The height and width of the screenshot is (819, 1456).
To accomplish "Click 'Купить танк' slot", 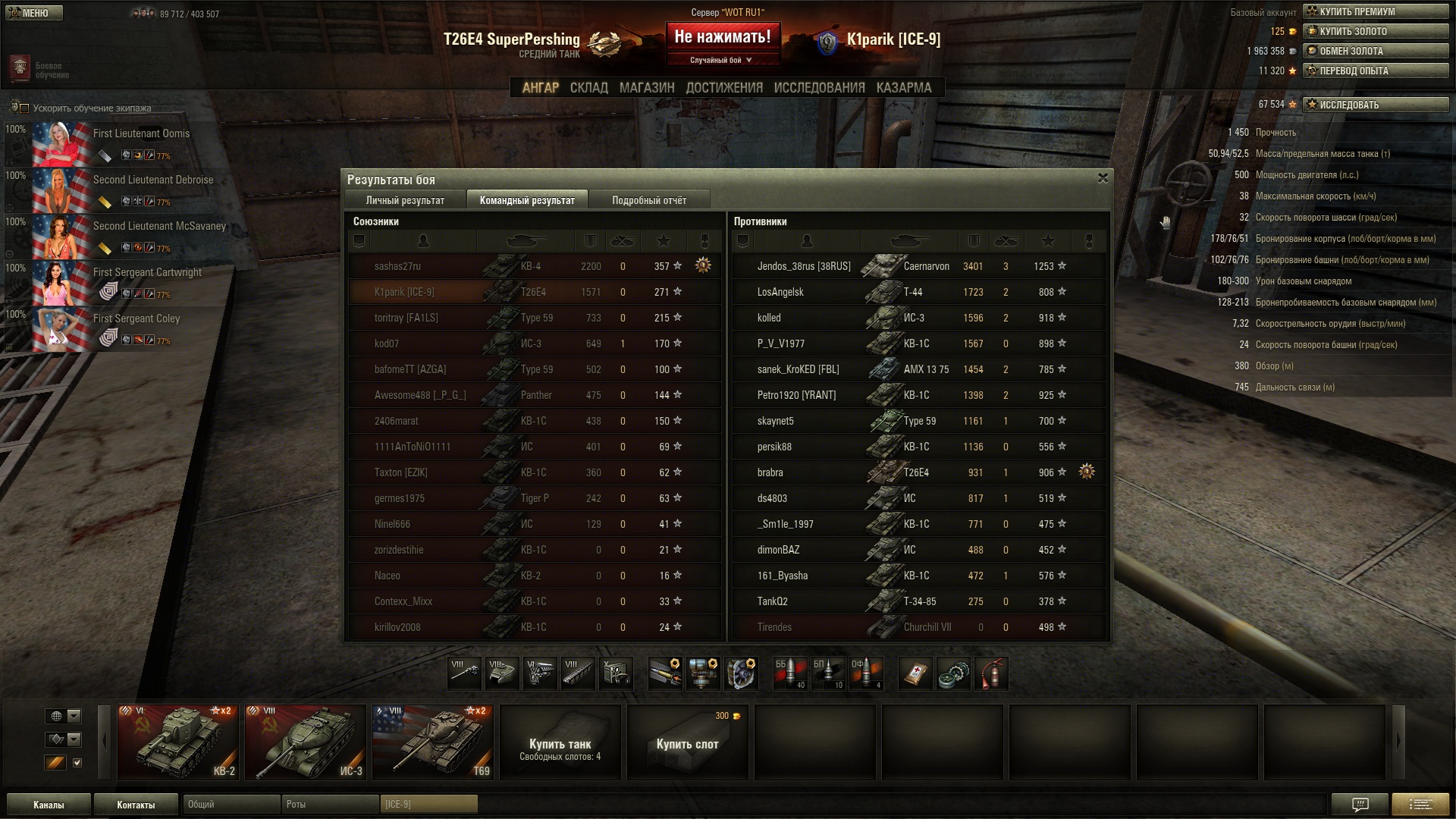I will (560, 742).
